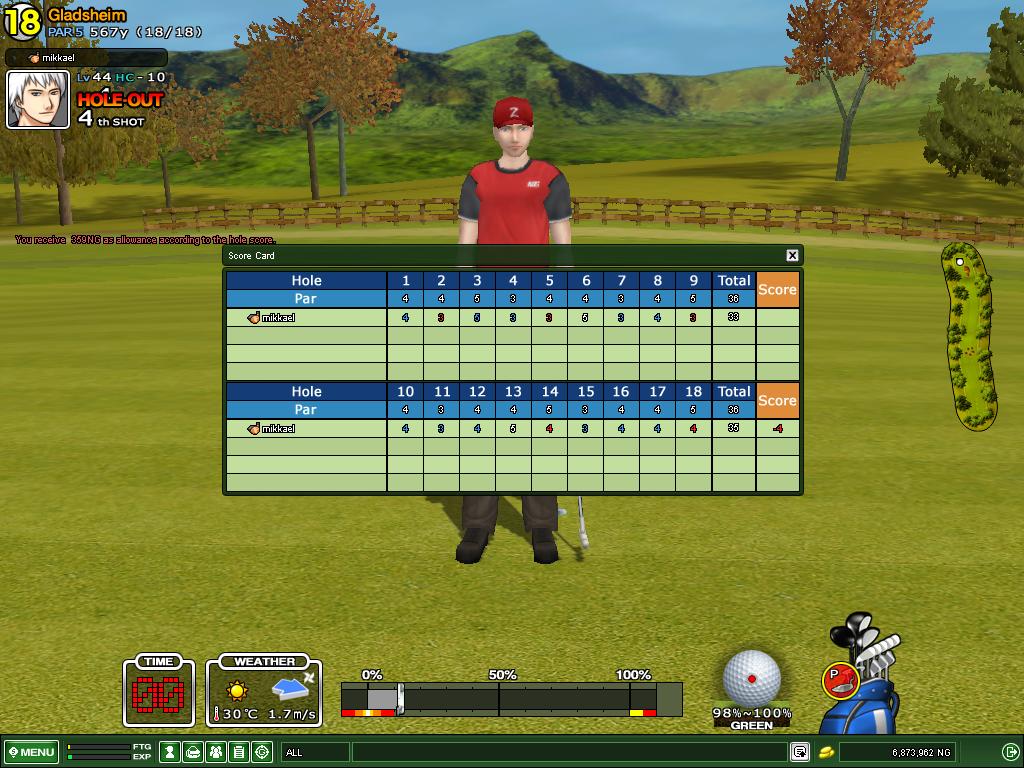Click the target-shaped toolbar icon
The image size is (1024, 768).
tap(262, 752)
